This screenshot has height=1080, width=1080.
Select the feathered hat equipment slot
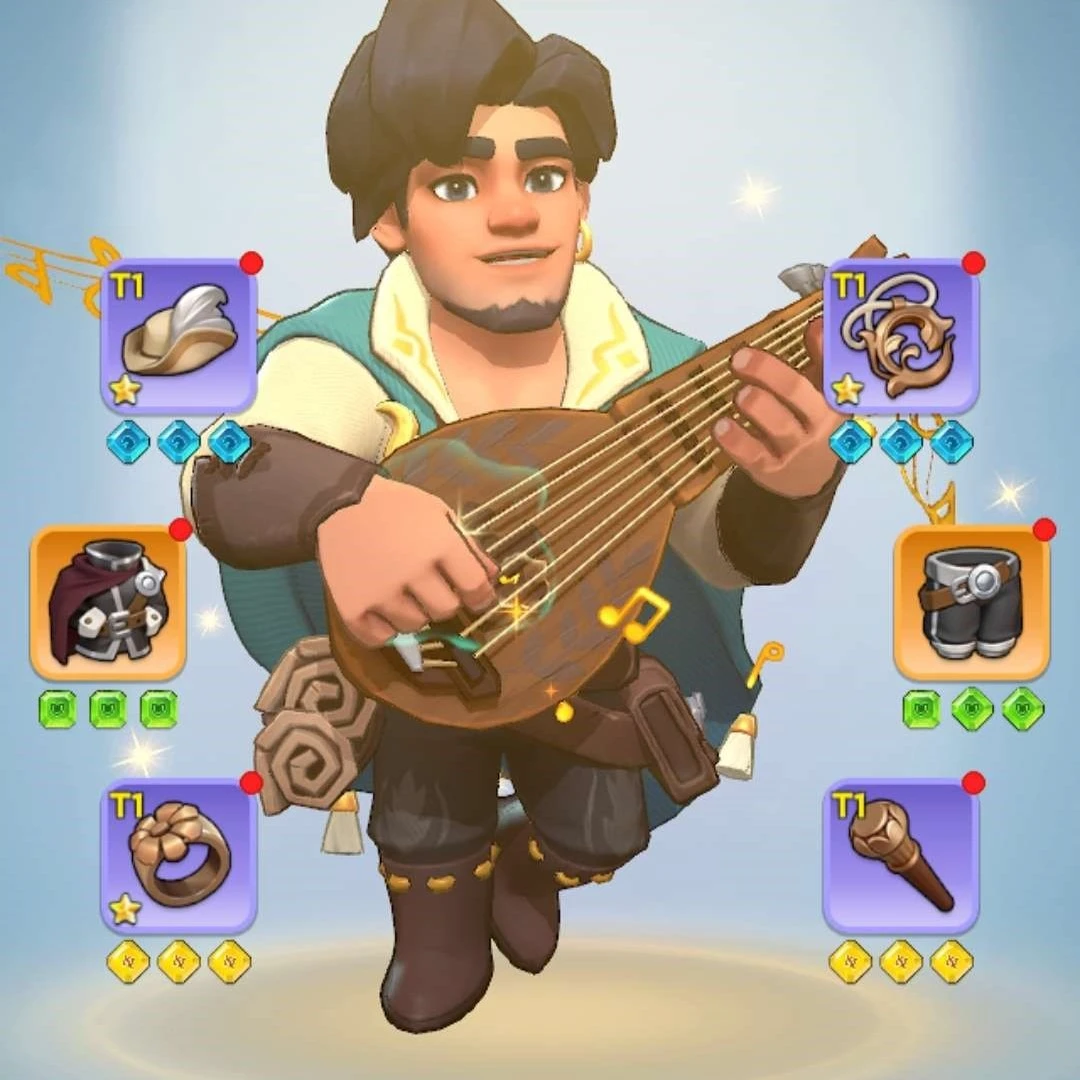[x=179, y=336]
